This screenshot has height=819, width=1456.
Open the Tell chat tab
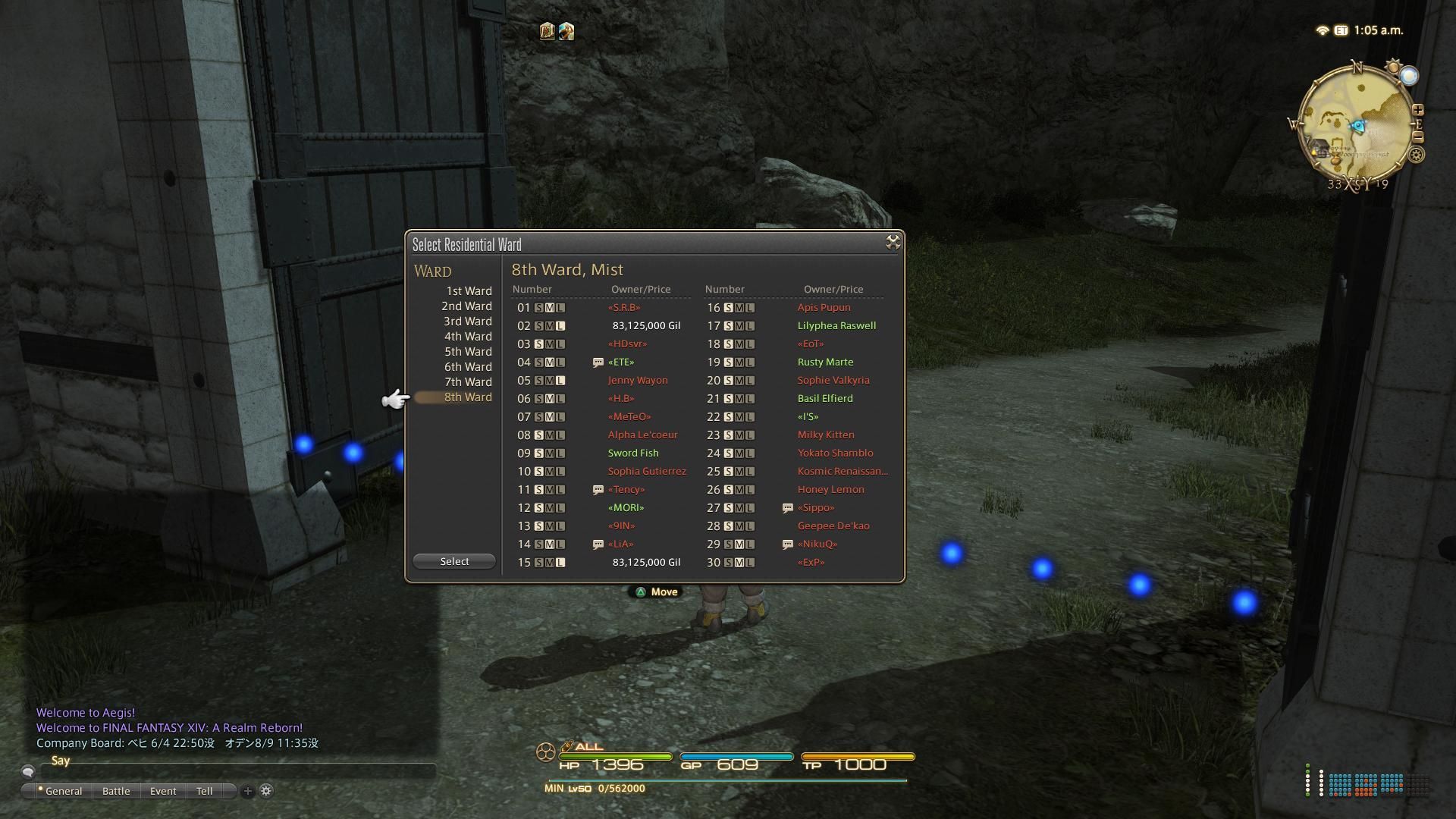pyautogui.click(x=204, y=791)
